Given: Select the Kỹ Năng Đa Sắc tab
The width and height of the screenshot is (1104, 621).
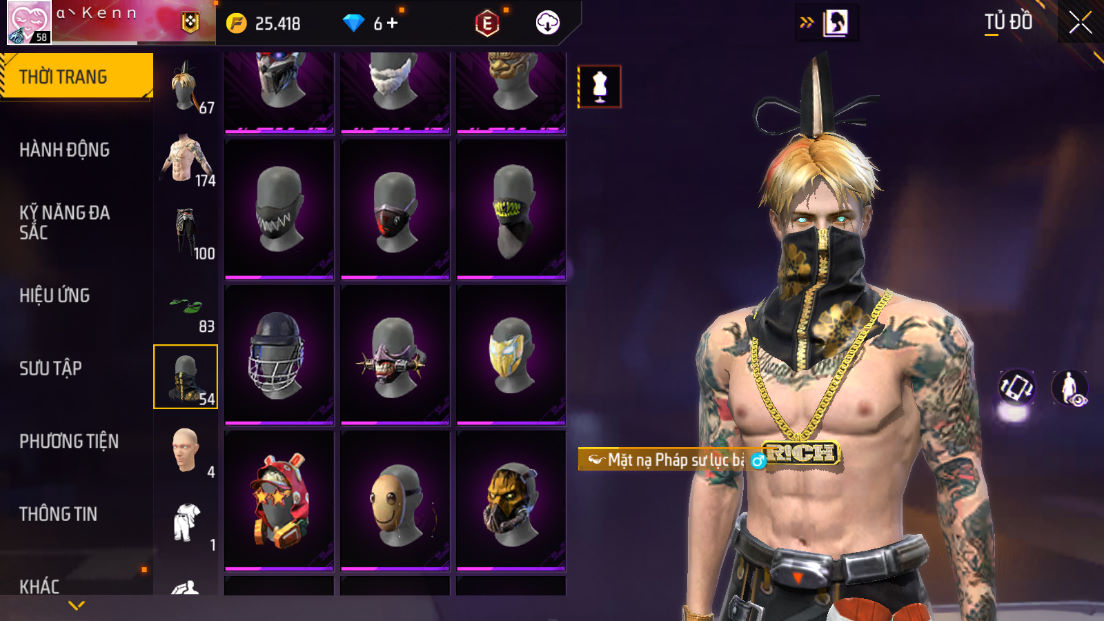Looking at the screenshot, I should click(65, 222).
